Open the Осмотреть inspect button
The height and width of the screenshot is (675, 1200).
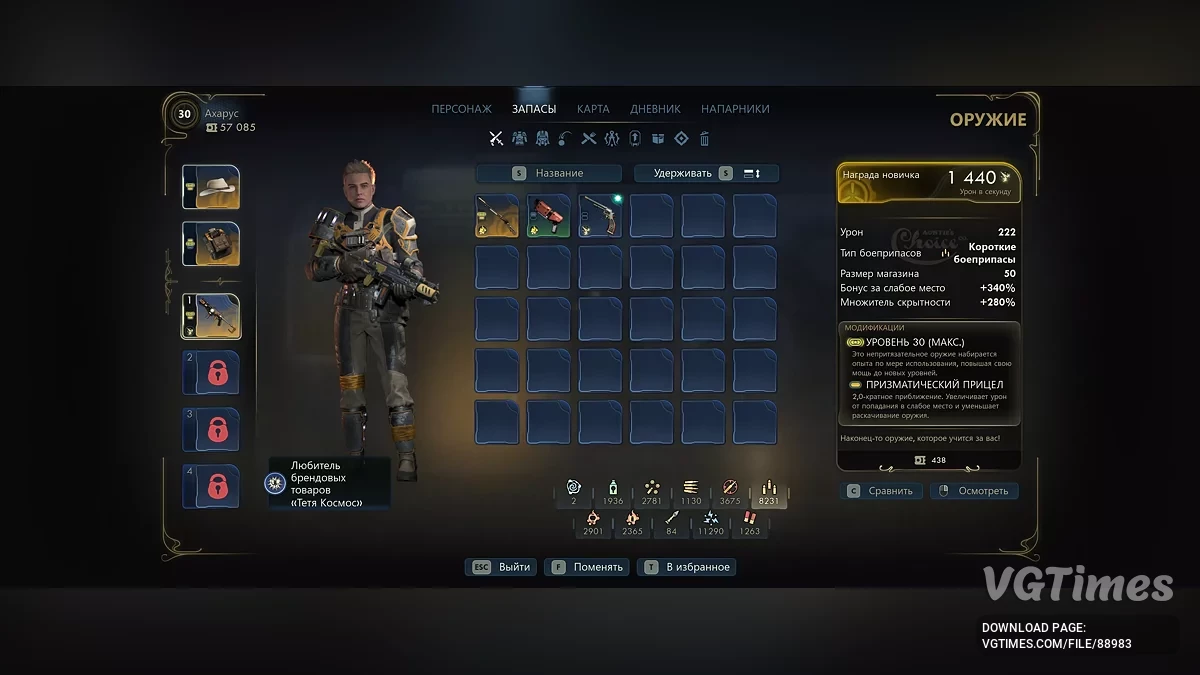click(974, 491)
